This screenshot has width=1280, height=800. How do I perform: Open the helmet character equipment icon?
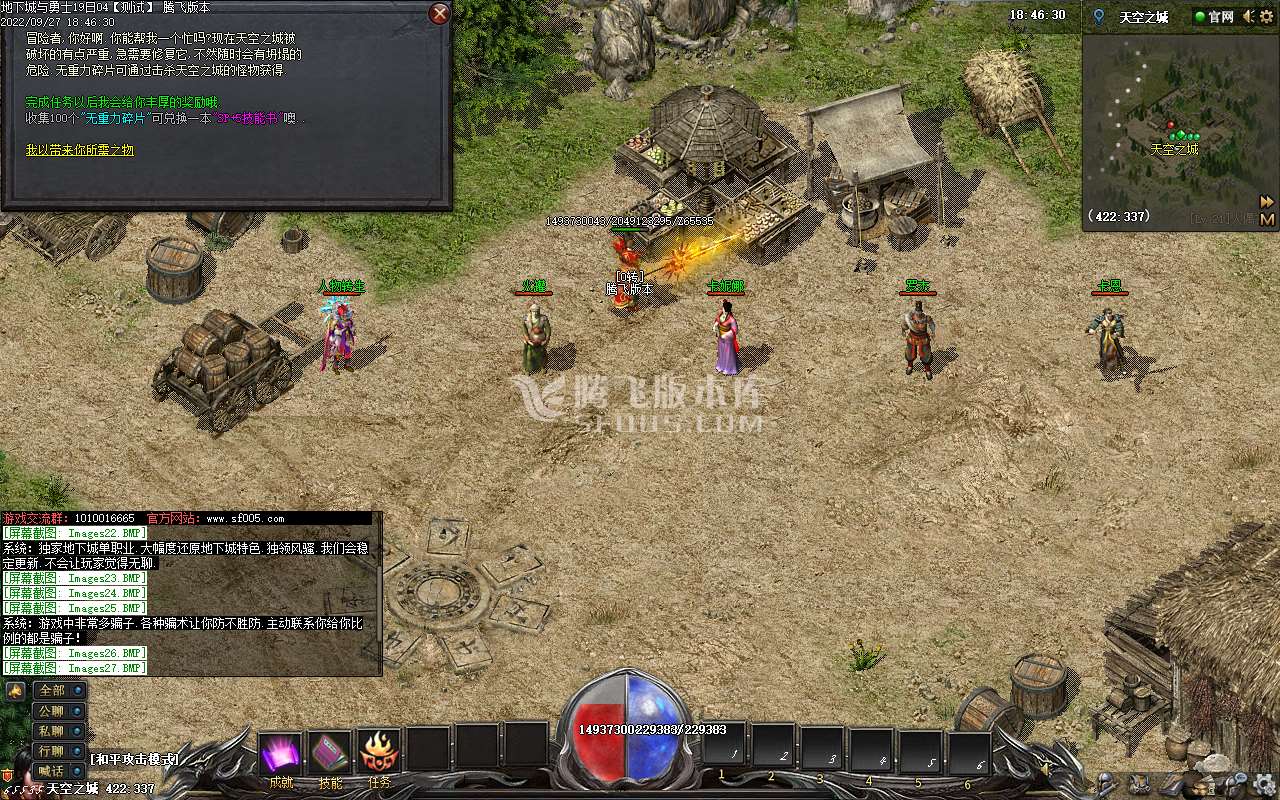pos(1105,781)
